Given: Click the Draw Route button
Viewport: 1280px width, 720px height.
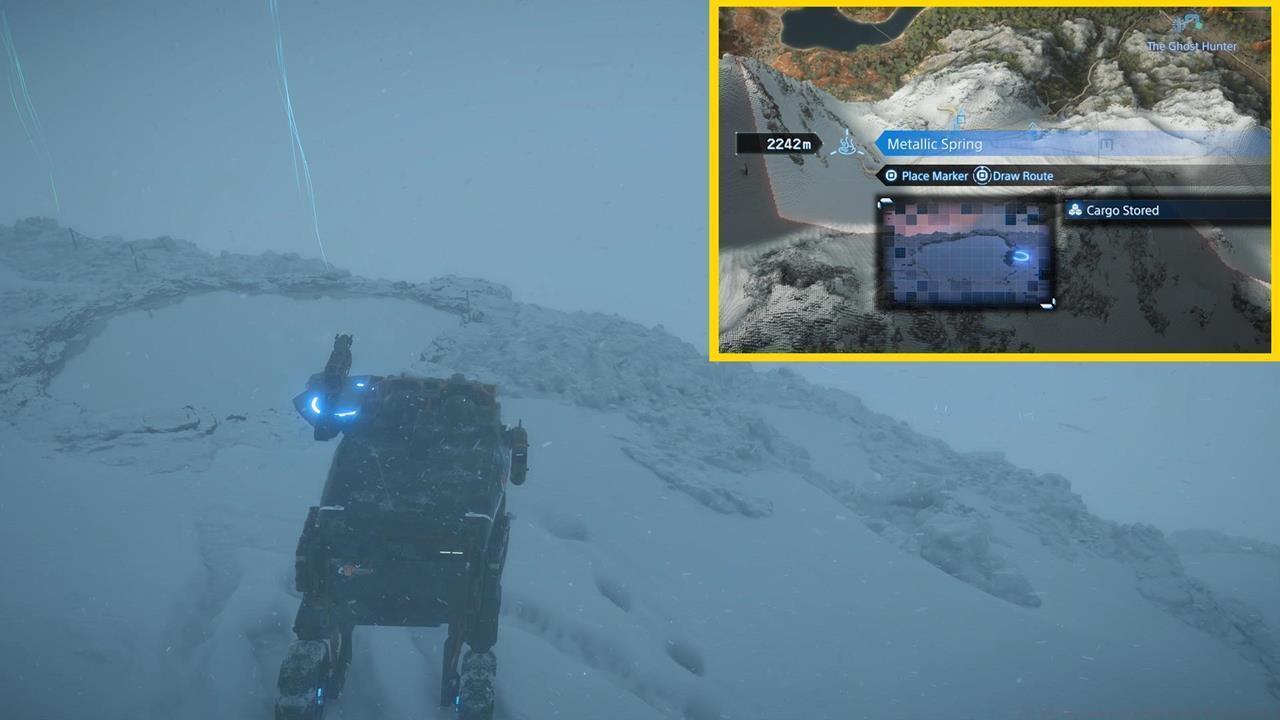Looking at the screenshot, I should click(1020, 175).
